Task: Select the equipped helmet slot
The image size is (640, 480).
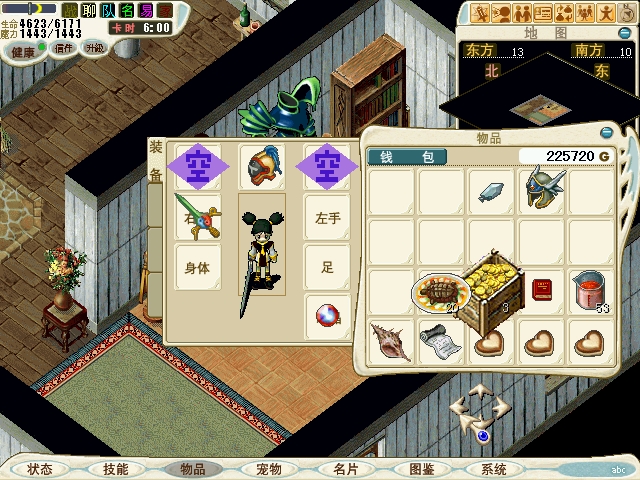Action: click(x=262, y=164)
